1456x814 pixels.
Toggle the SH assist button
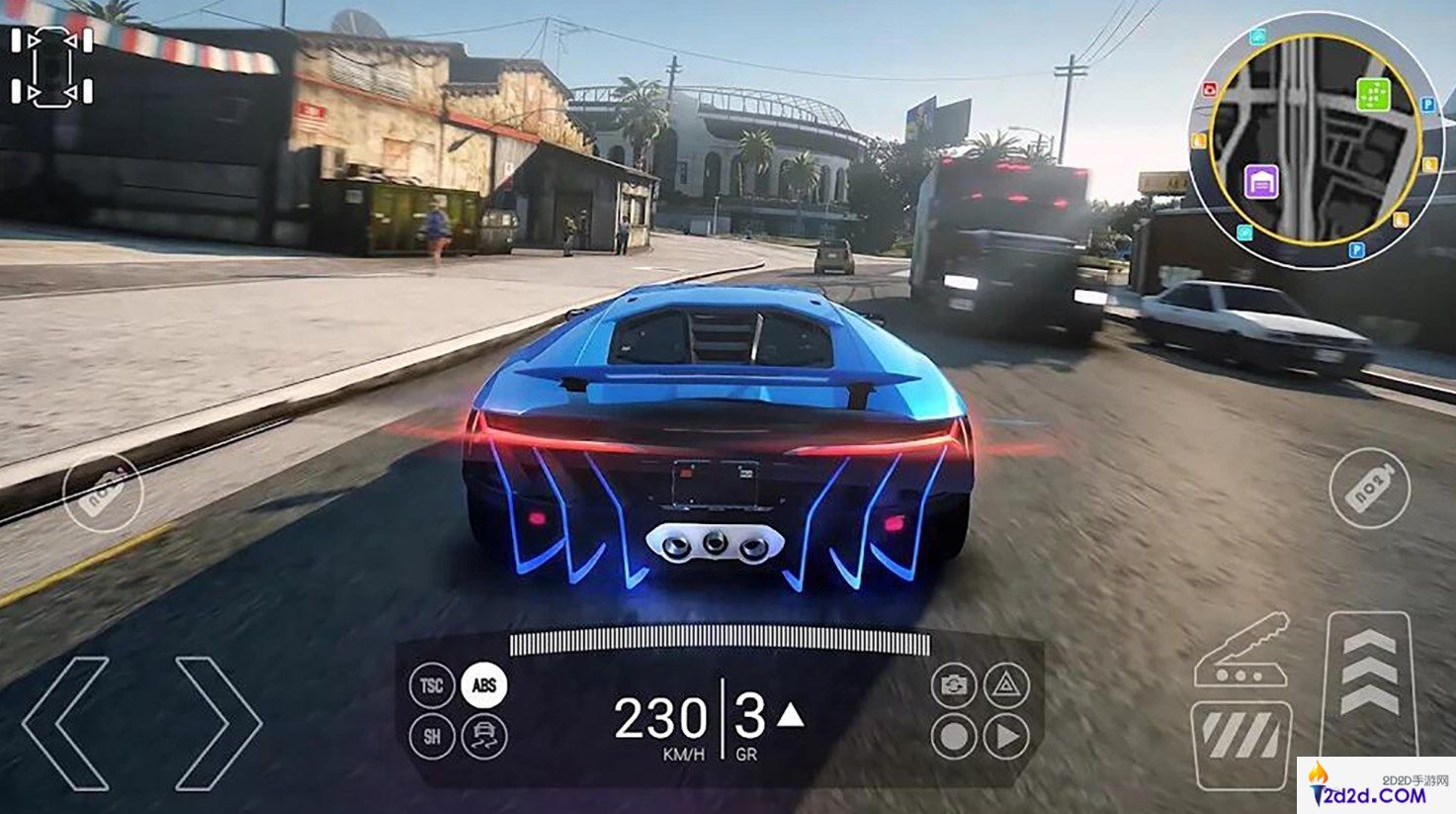[x=432, y=737]
